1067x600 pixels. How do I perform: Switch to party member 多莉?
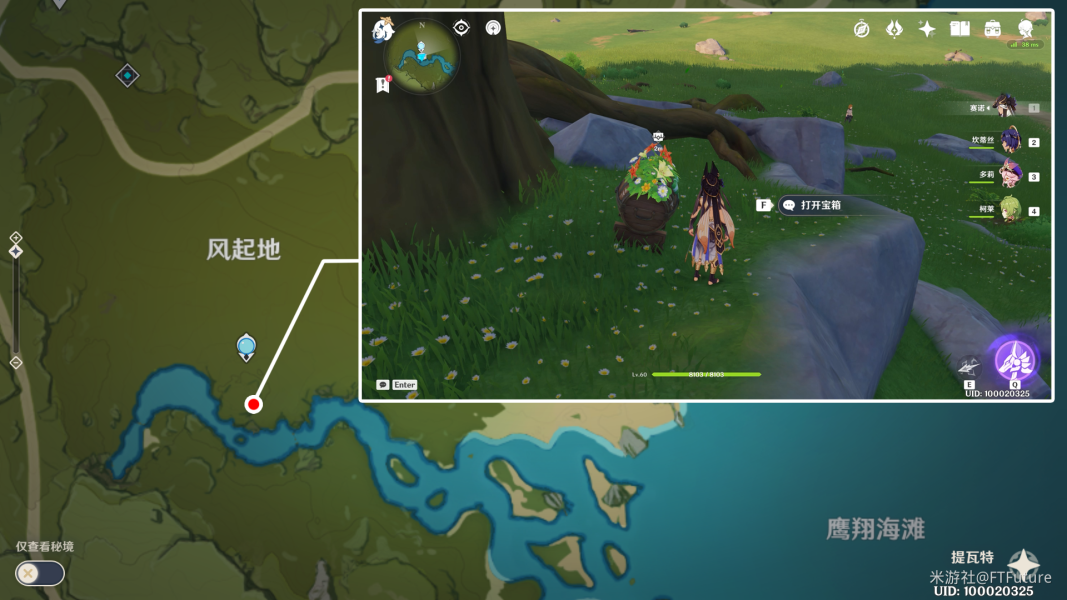(1009, 175)
